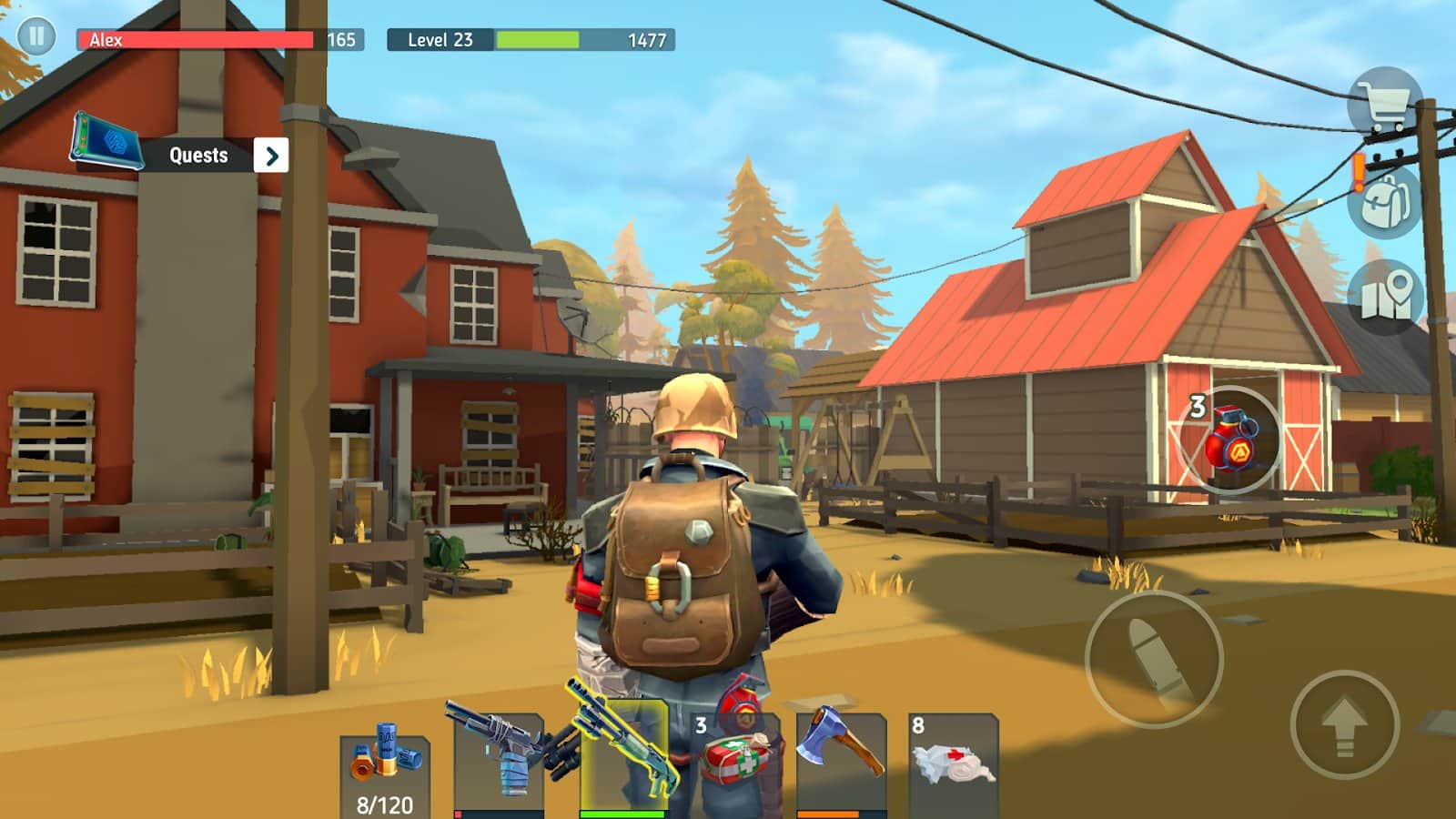
Task: Open the shopping cart store
Action: point(1384,104)
